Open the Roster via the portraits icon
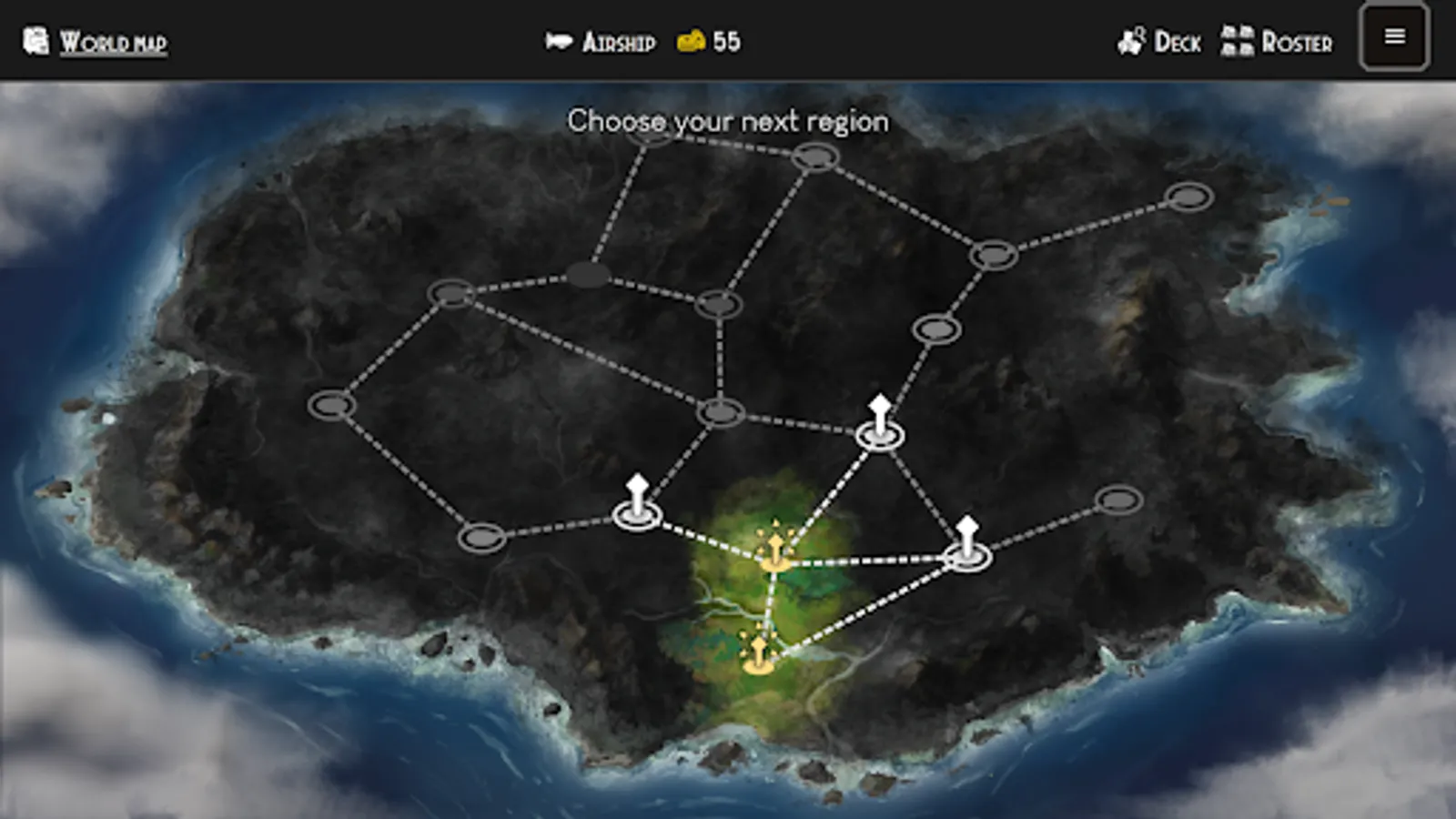This screenshot has width=1456, height=819. (1236, 40)
